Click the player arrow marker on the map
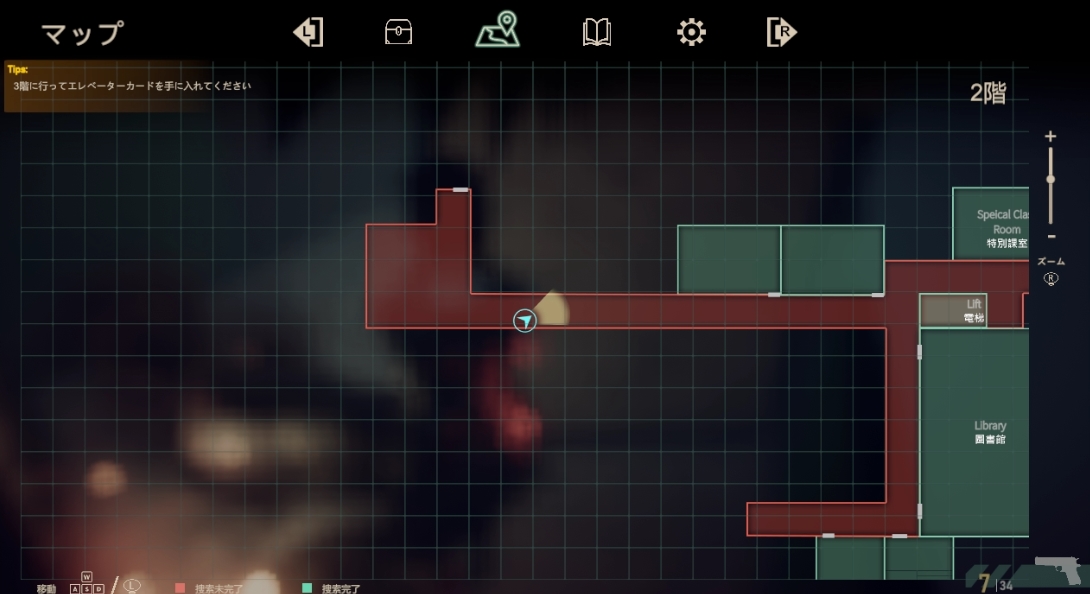Viewport: 1090px width, 594px height. (x=525, y=320)
